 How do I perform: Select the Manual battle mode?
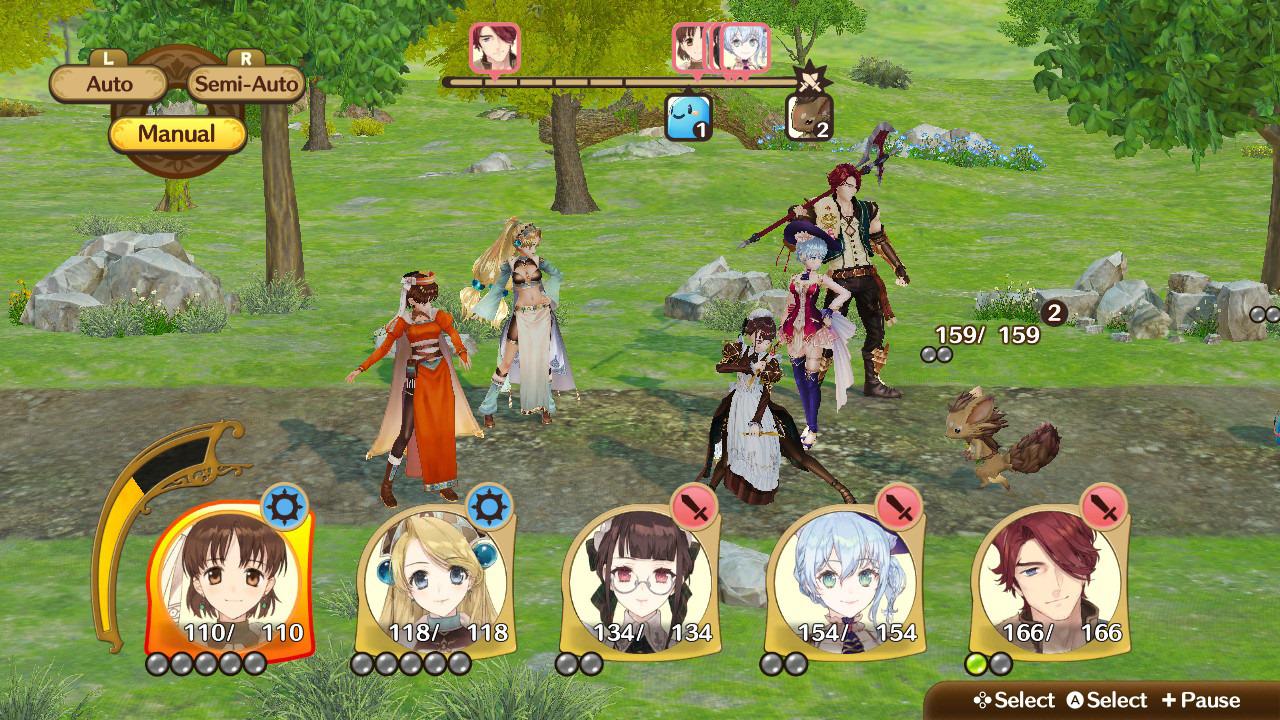click(177, 134)
